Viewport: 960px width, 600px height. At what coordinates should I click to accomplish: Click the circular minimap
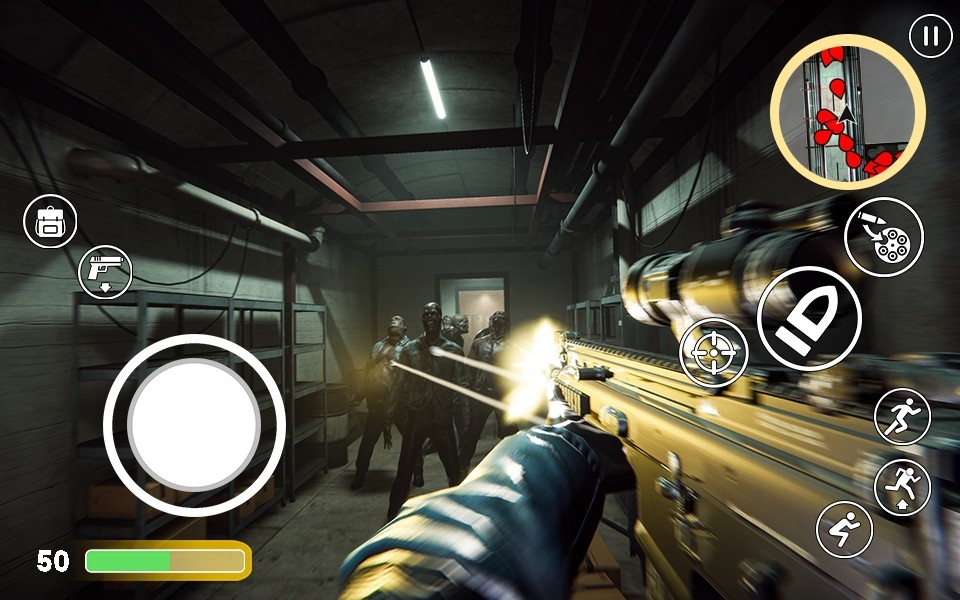coord(847,111)
